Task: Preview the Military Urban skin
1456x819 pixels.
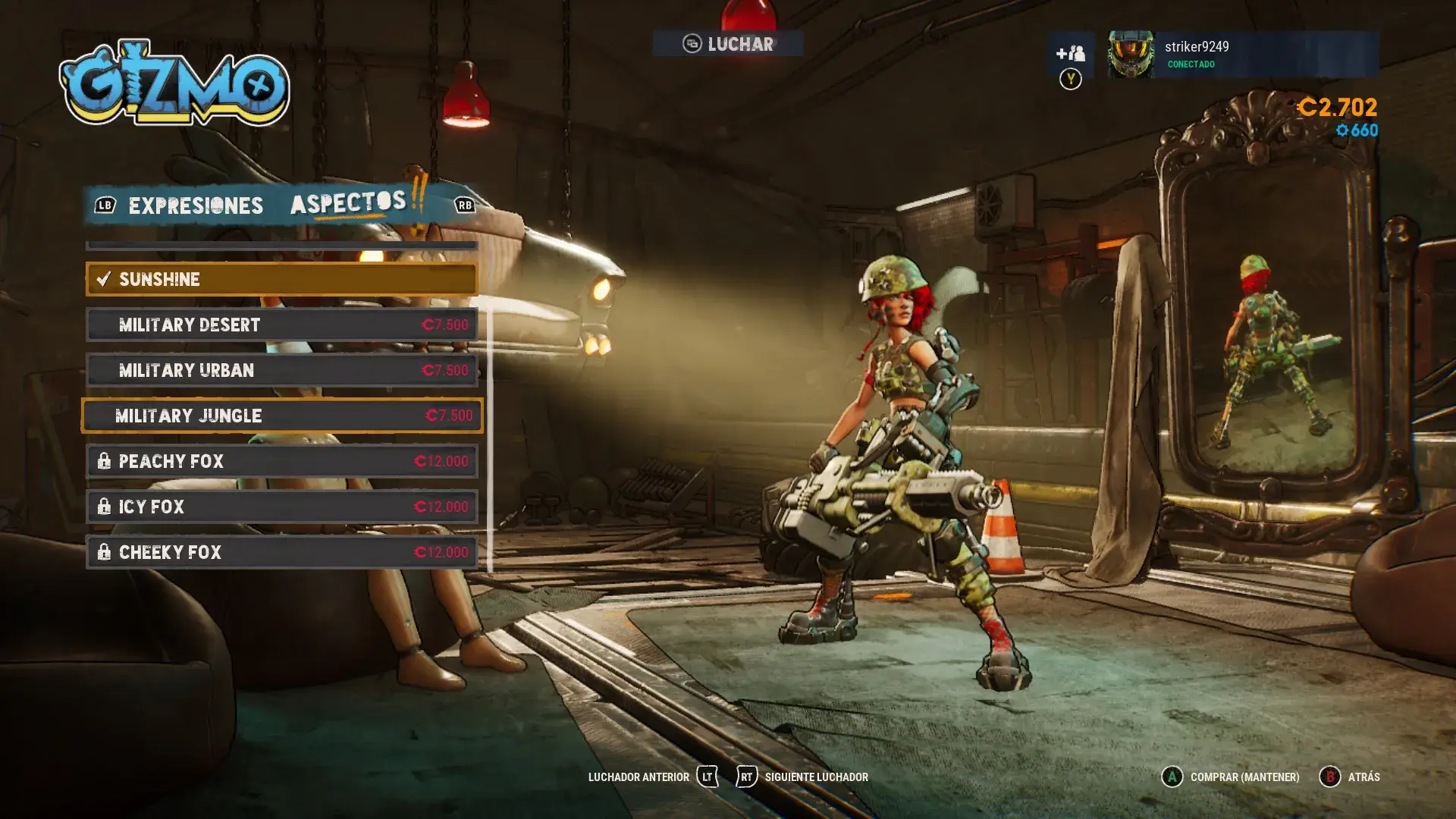Action: [x=281, y=371]
